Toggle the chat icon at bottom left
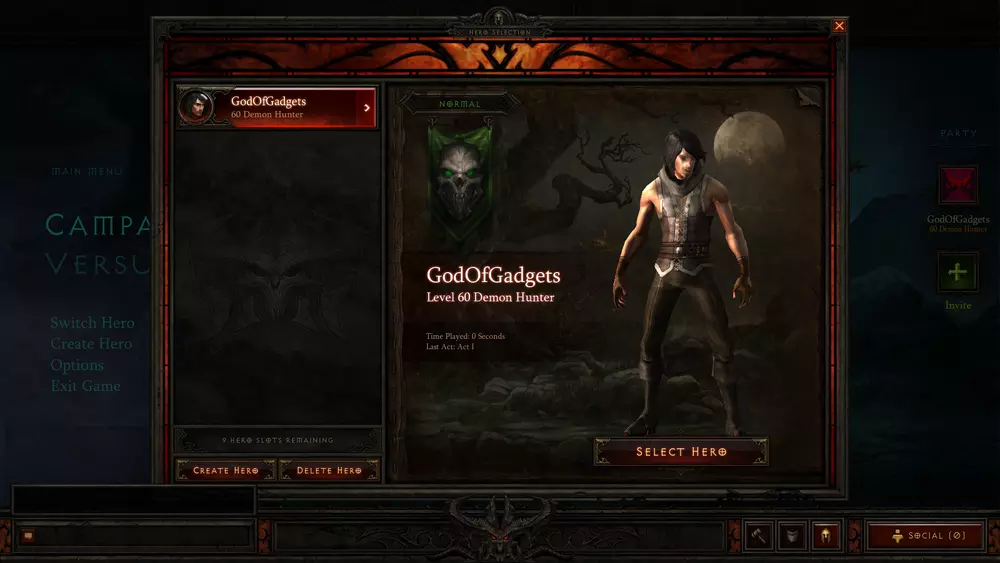This screenshot has height=563, width=1000. pyautogui.click(x=28, y=536)
